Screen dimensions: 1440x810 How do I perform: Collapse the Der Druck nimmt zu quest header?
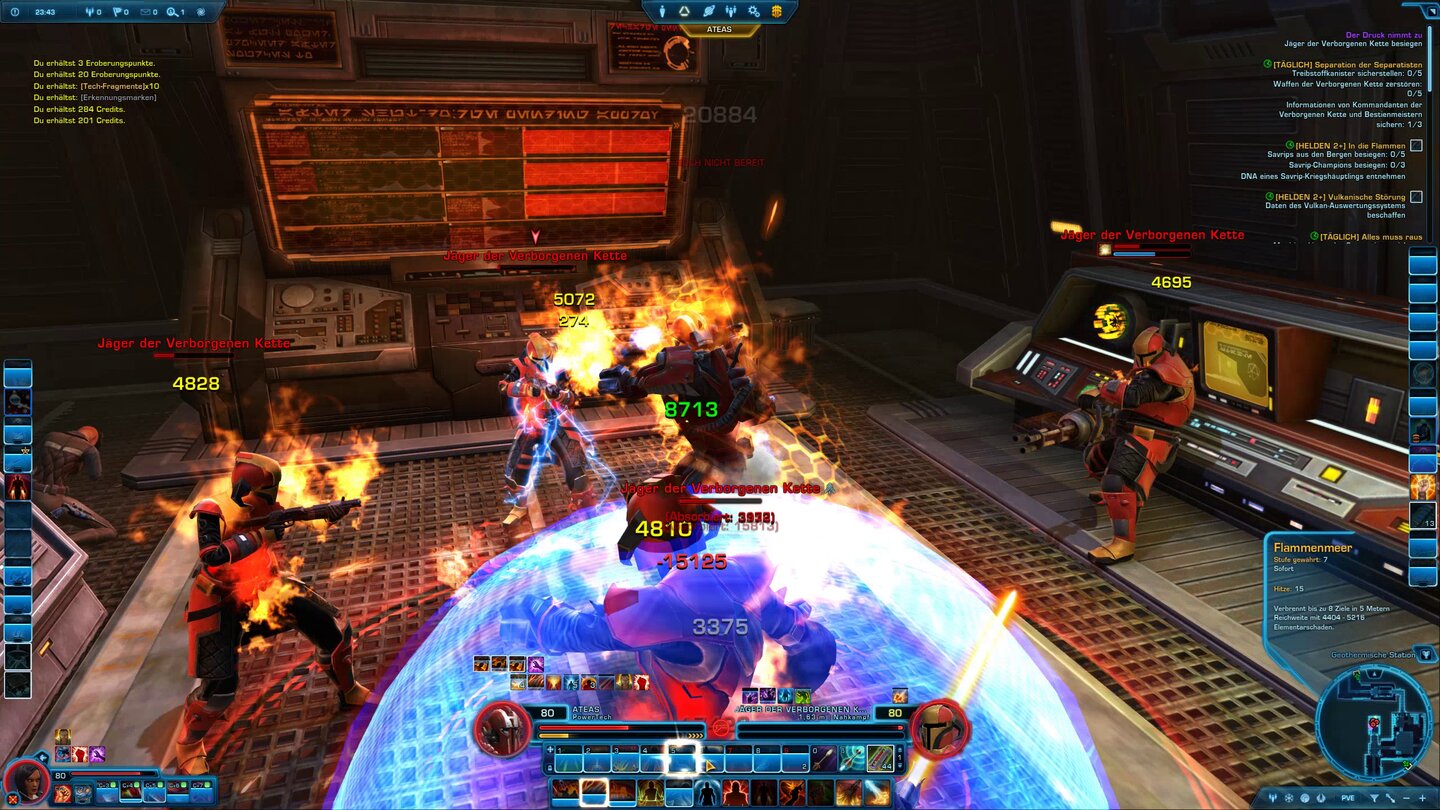(x=1382, y=34)
